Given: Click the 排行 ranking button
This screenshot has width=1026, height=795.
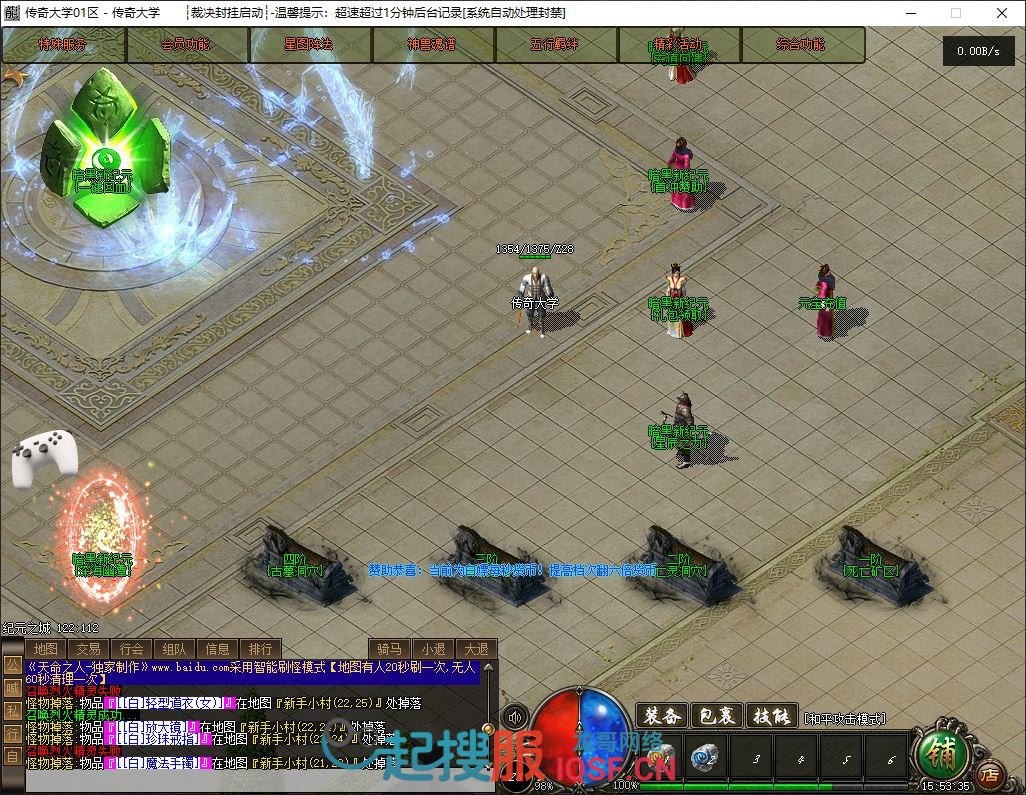Looking at the screenshot, I should (x=260, y=649).
